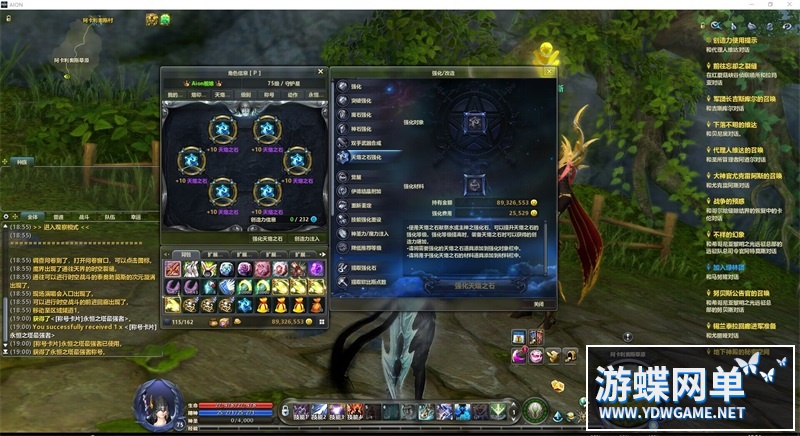This screenshot has height=436, width=800.
Task: Choose the 双手武器合成 menu entry
Action: click(x=368, y=143)
